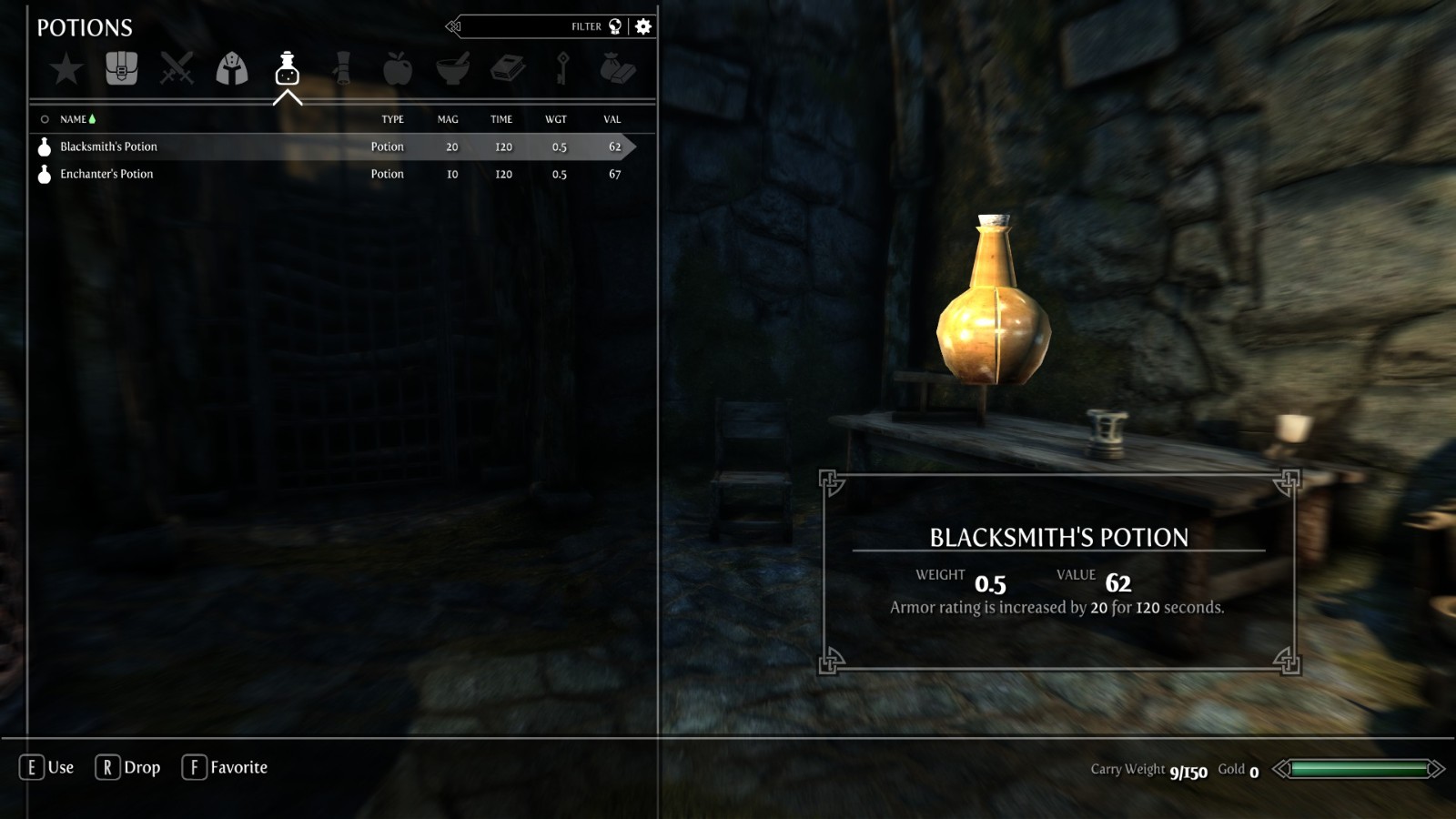Open the mortar Ingredients category
This screenshot has width=1456, height=819.
(x=452, y=68)
